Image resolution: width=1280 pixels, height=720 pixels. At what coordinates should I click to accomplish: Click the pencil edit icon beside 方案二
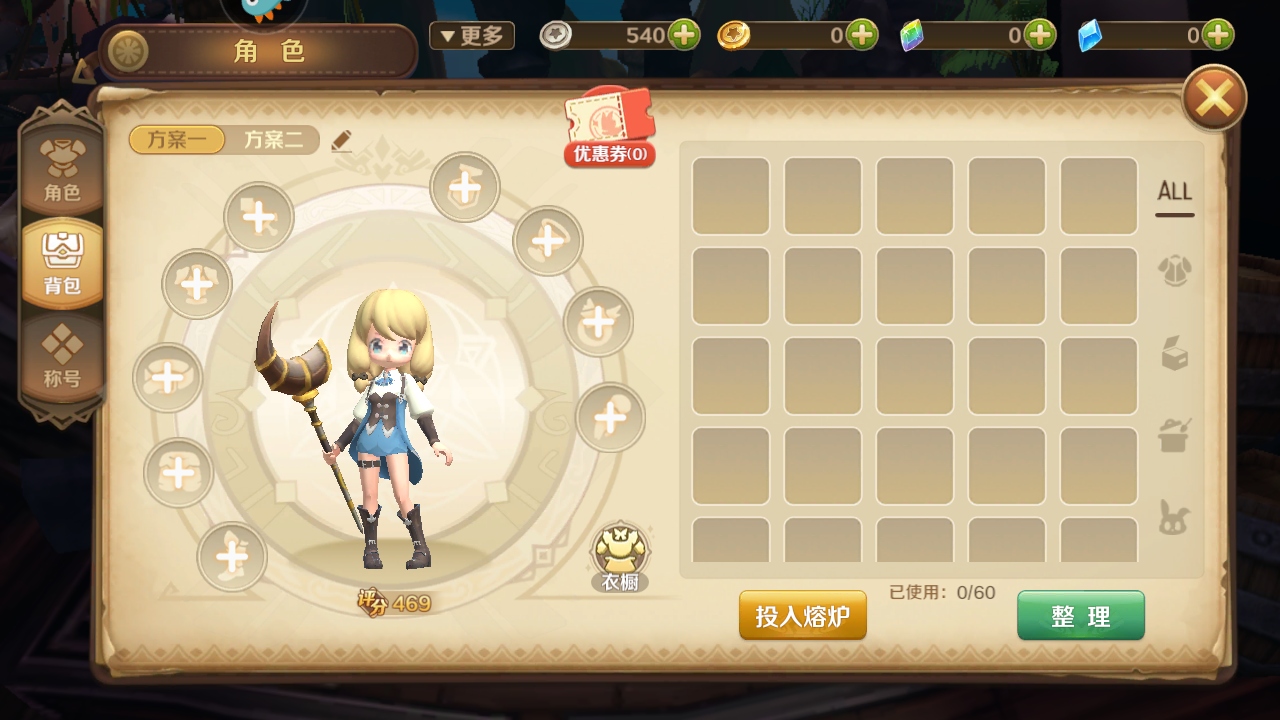coord(340,140)
